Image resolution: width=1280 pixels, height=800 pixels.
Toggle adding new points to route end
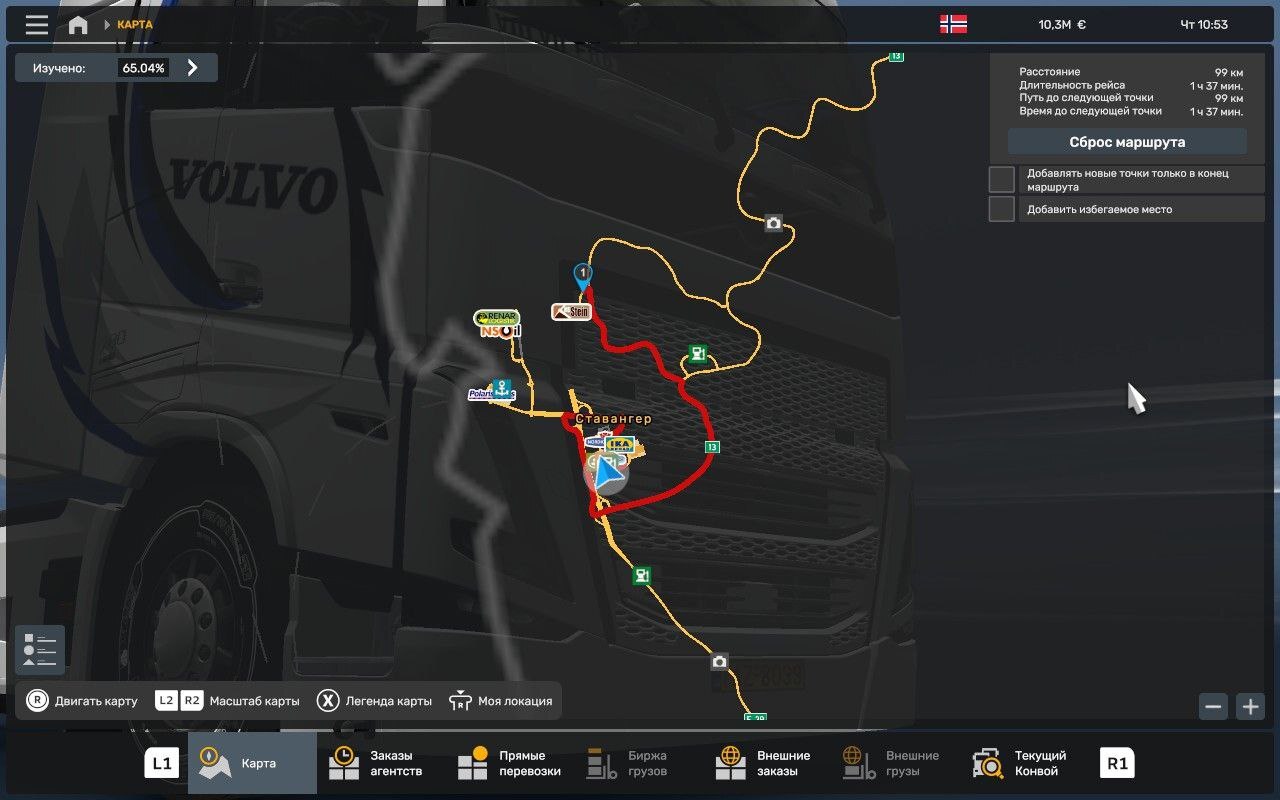pos(1002,180)
